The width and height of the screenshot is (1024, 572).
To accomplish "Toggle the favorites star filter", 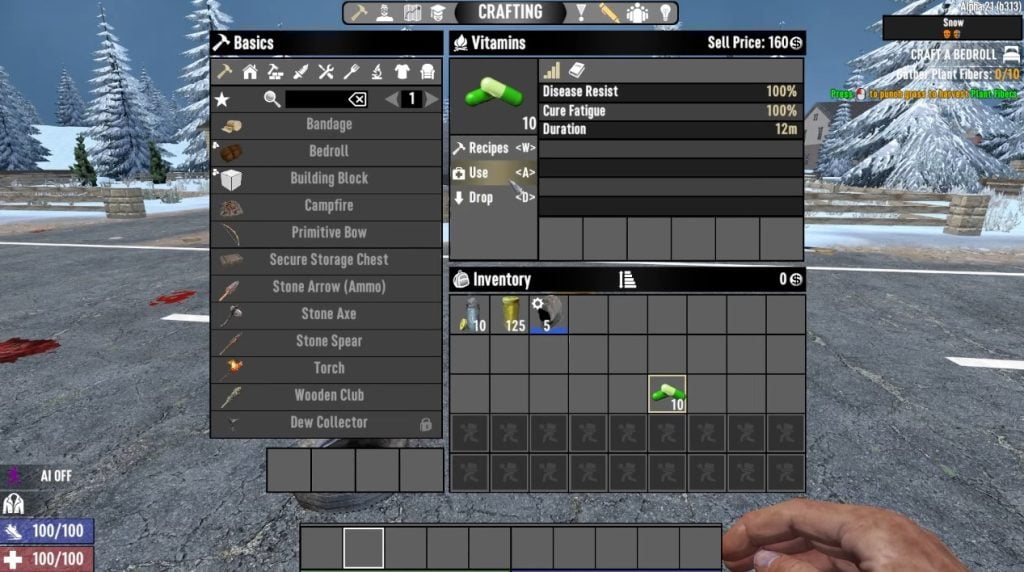I will (x=224, y=99).
